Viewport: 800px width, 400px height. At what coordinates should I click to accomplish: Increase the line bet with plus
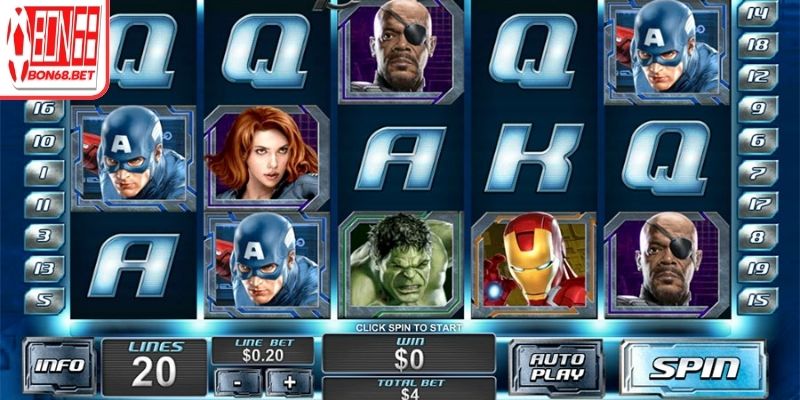click(290, 380)
